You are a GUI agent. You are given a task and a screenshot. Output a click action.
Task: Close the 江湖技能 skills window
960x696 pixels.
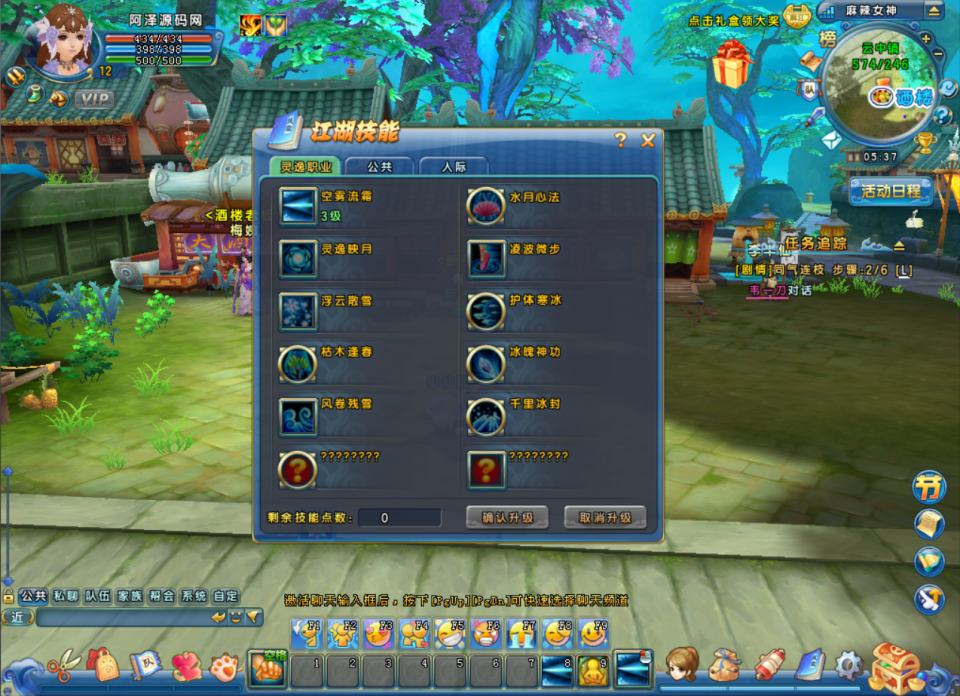647,140
